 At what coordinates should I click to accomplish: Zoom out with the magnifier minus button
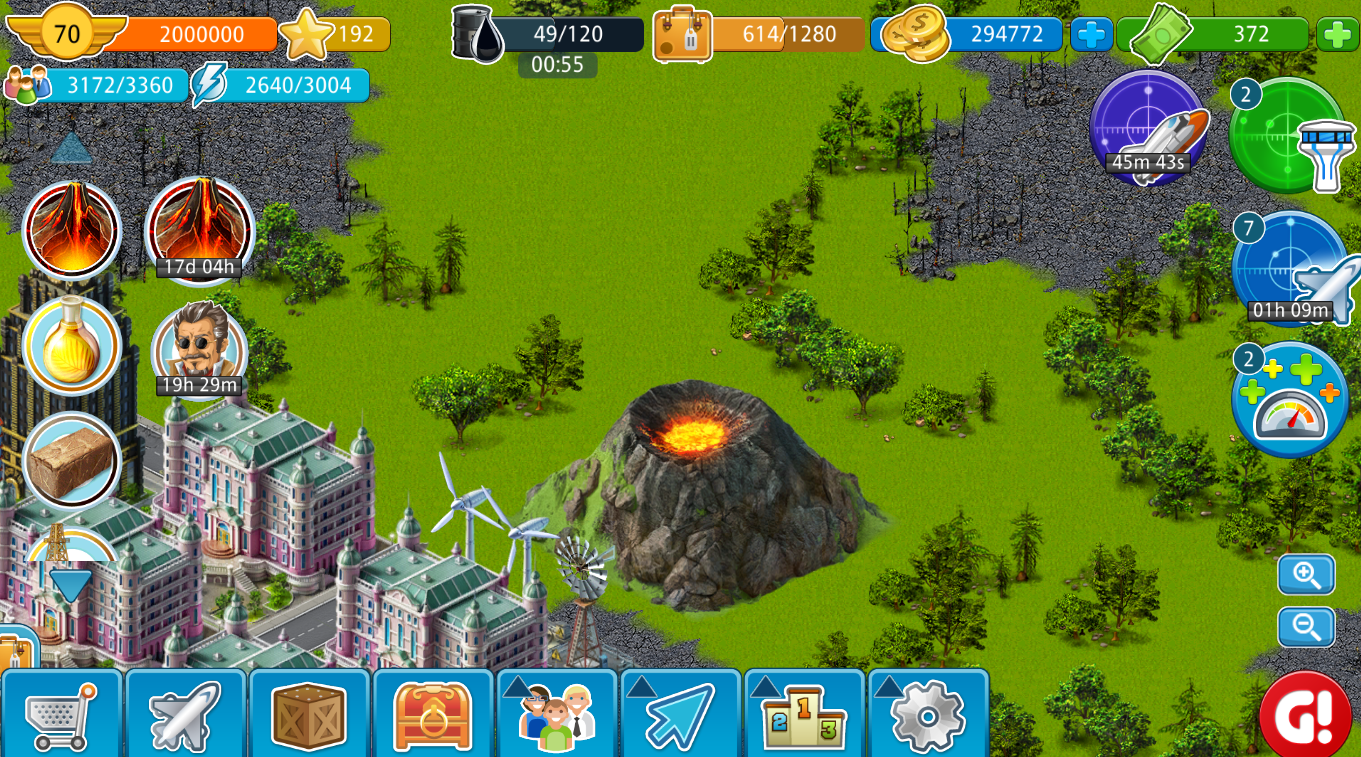click(1306, 627)
